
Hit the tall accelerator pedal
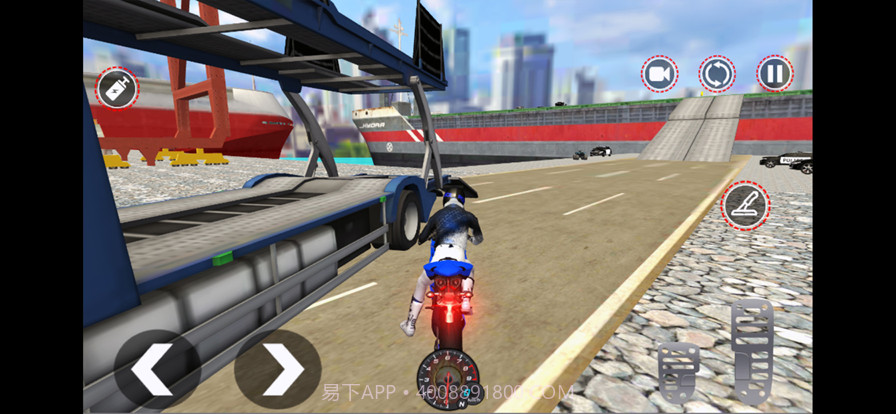[752, 350]
